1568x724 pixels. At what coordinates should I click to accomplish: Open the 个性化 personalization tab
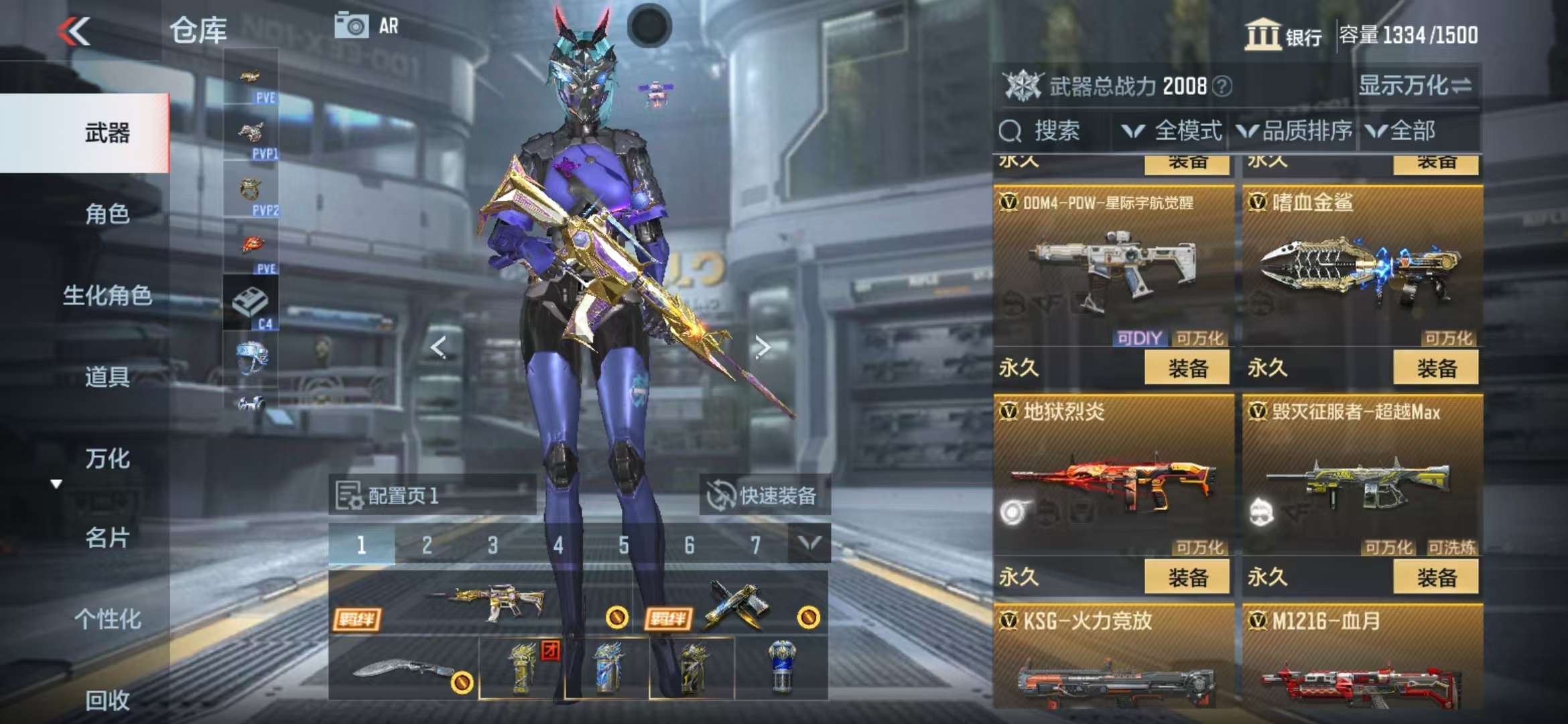click(107, 619)
